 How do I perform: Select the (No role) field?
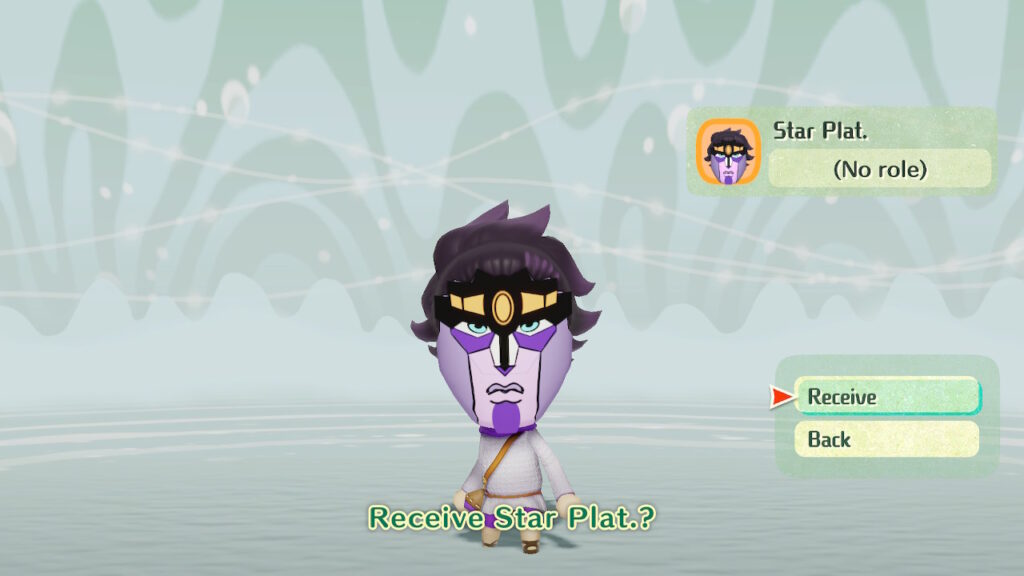click(879, 169)
